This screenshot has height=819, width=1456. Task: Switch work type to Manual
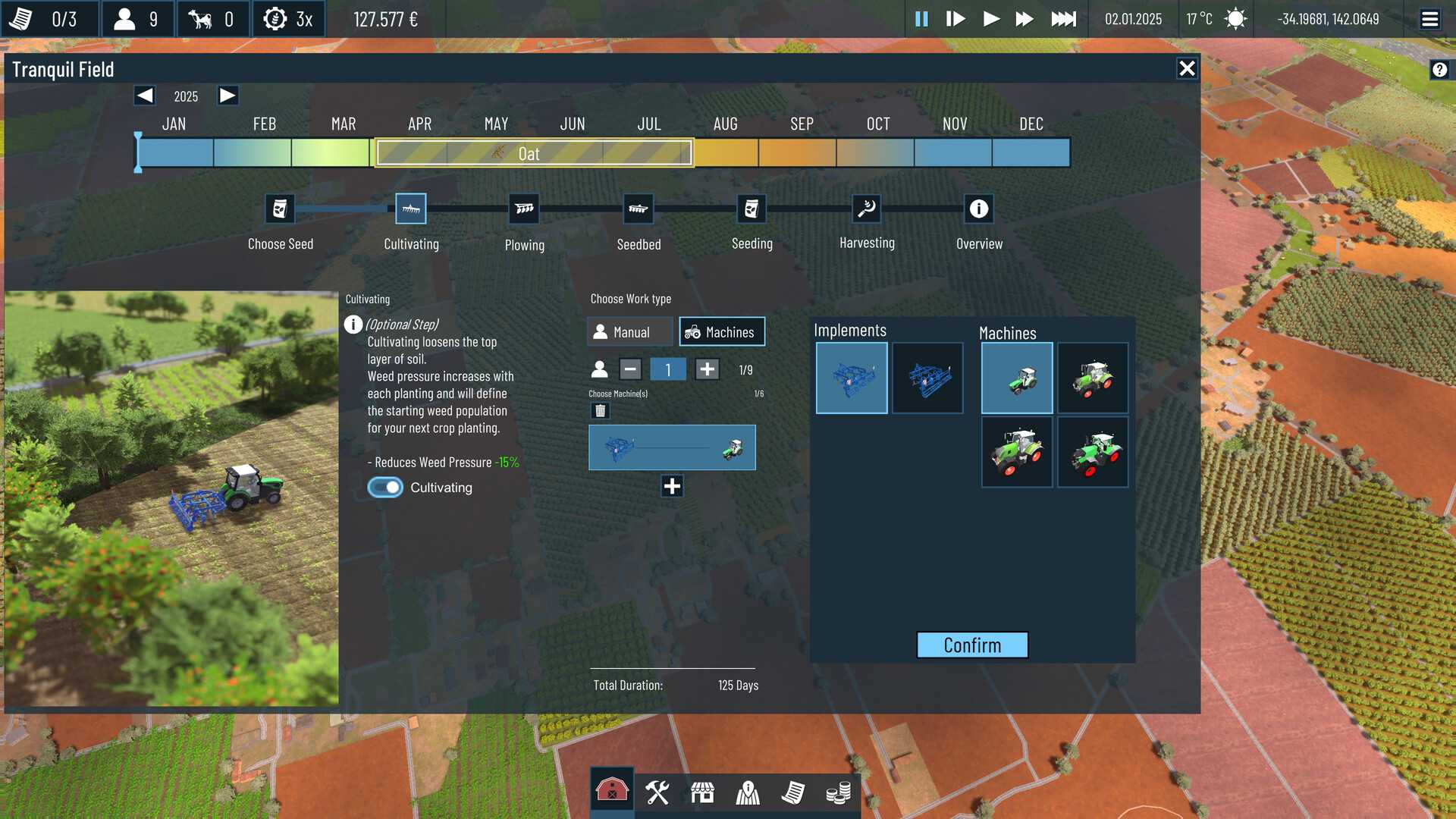(x=630, y=332)
